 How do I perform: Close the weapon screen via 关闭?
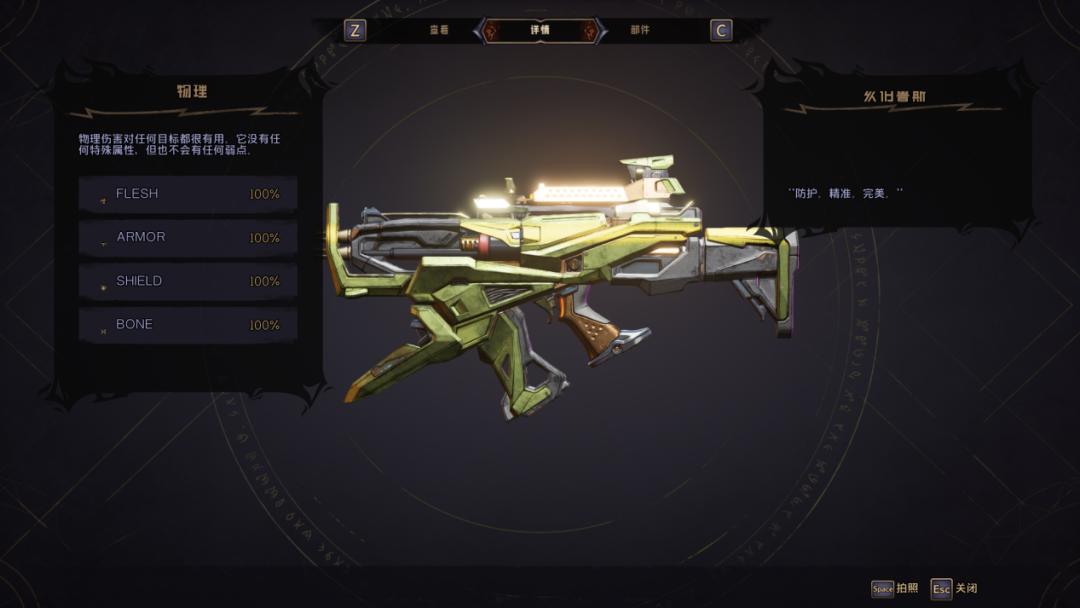coord(955,589)
